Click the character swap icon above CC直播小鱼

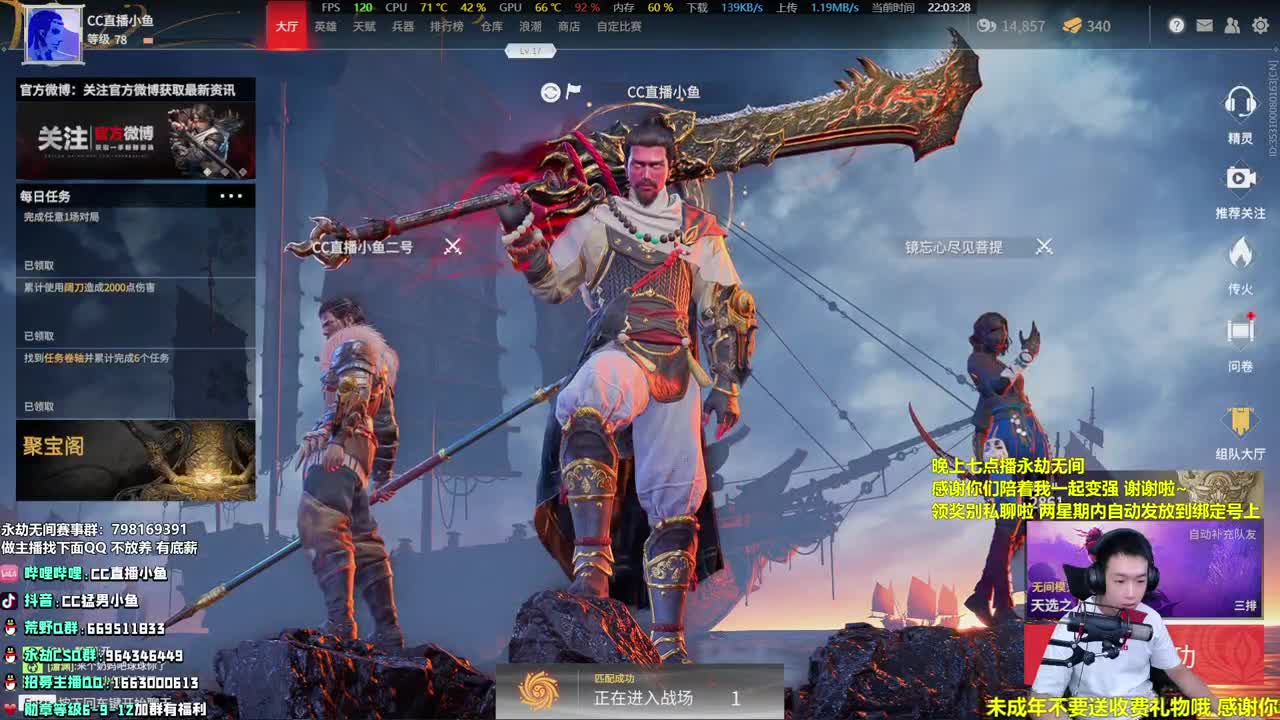pyautogui.click(x=550, y=90)
